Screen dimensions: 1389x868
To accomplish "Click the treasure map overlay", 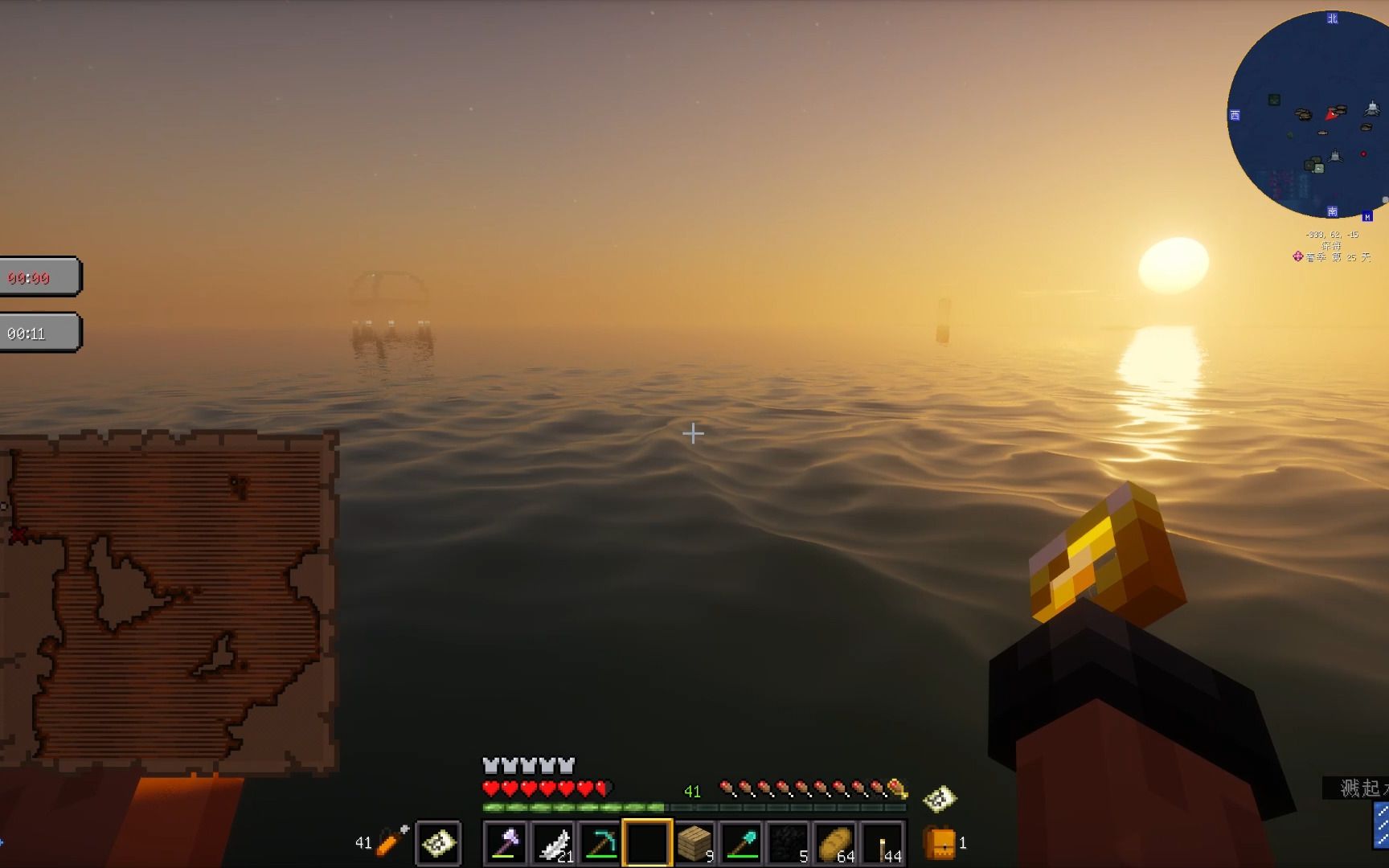I will (169, 601).
